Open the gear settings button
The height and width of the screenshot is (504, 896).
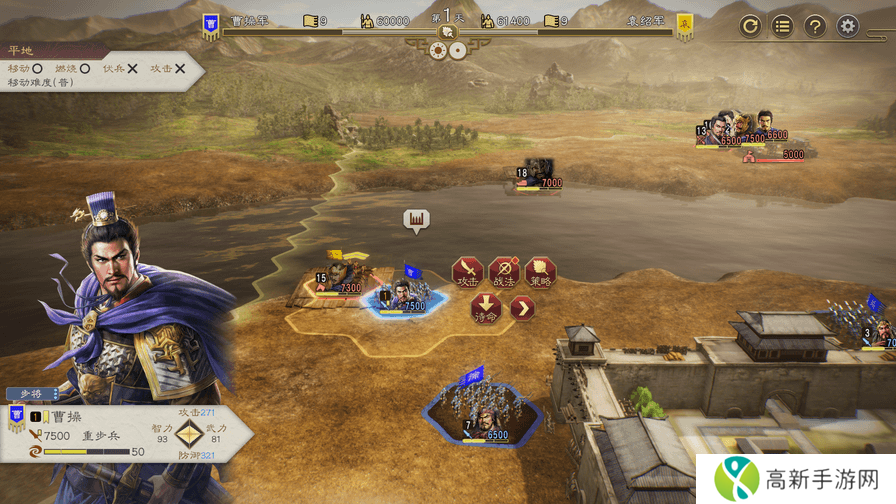848,26
